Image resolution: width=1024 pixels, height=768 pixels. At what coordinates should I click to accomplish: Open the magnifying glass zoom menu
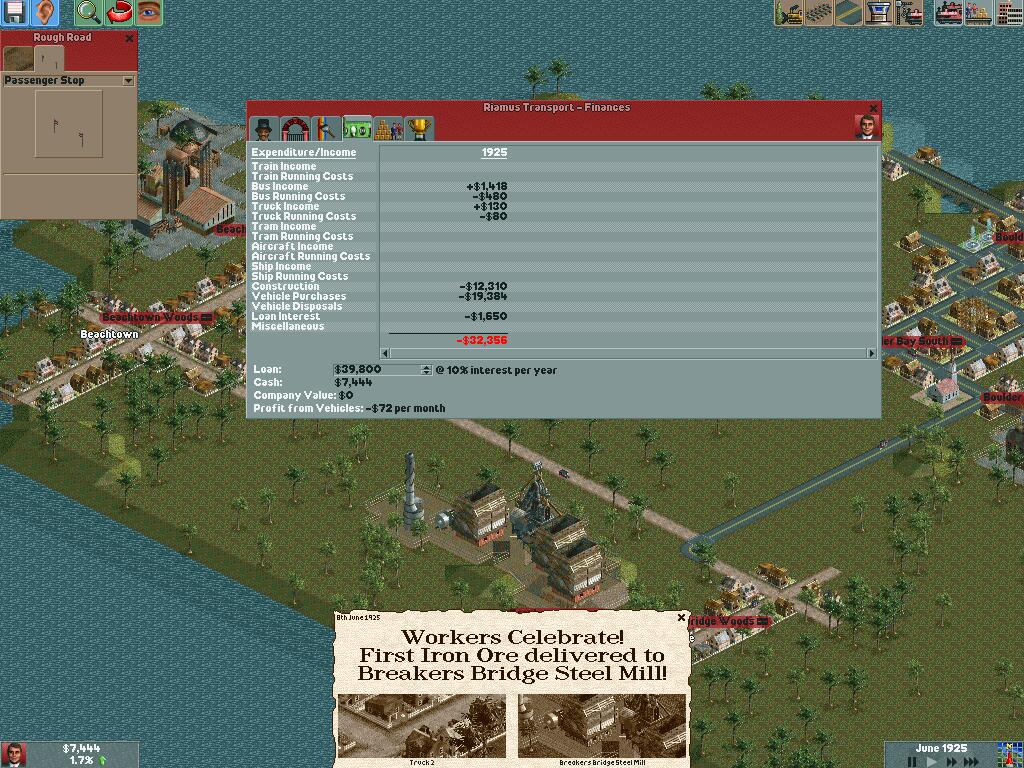pos(89,12)
